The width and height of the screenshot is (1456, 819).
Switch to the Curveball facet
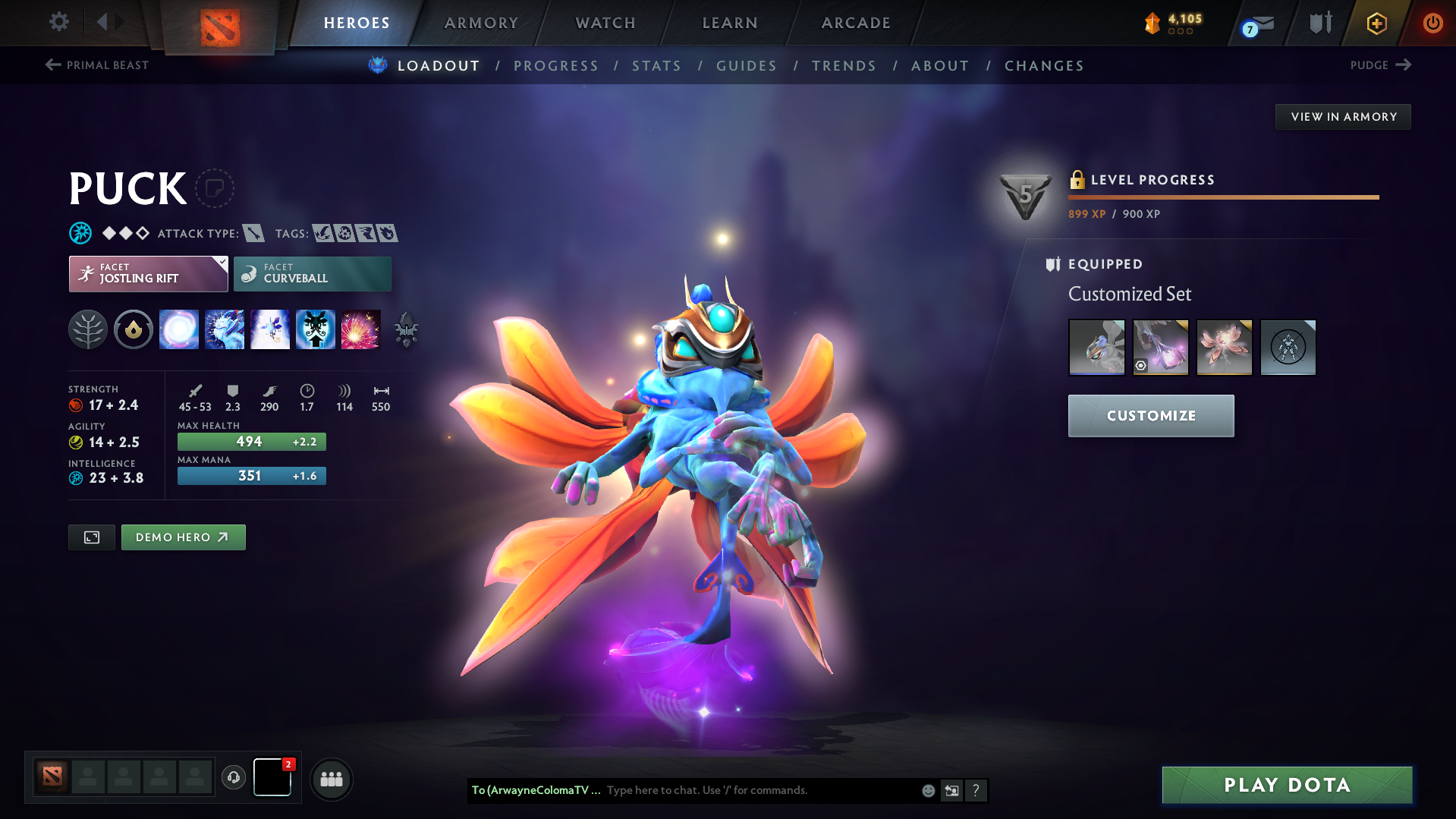point(312,273)
